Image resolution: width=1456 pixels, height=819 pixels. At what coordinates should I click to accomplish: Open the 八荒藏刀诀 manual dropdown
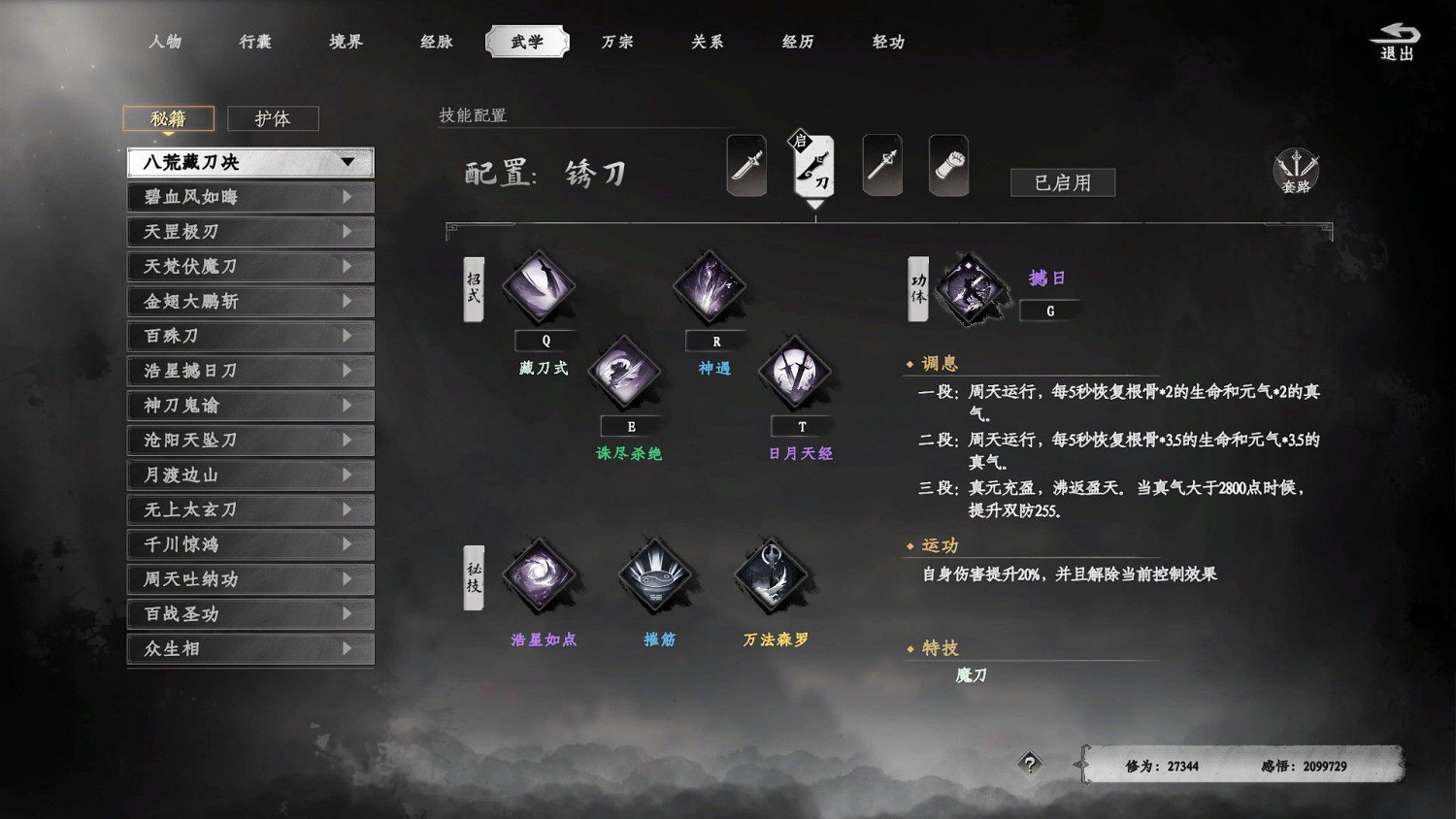coord(248,163)
